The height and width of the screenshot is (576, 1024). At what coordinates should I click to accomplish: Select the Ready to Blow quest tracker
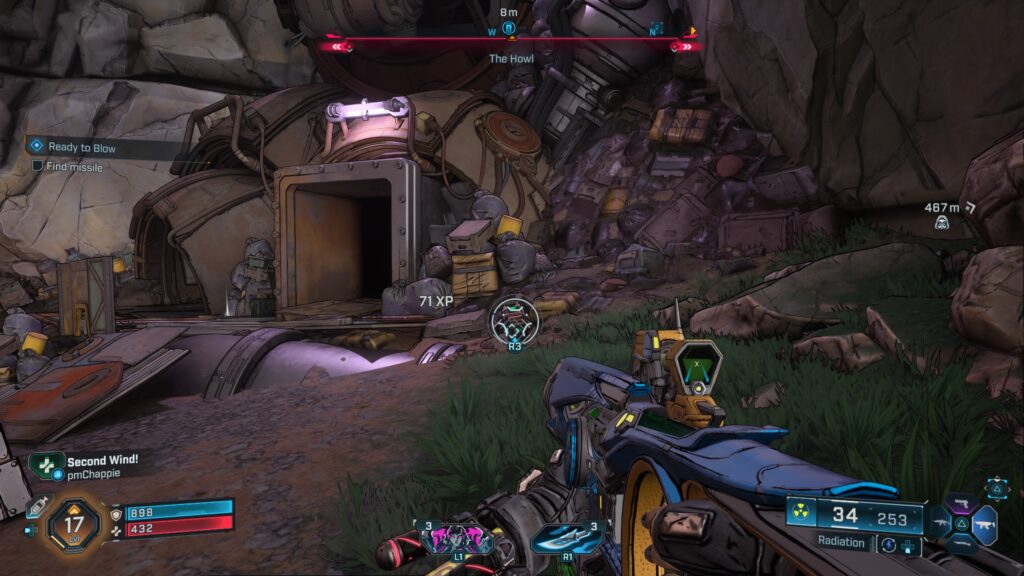[82, 148]
